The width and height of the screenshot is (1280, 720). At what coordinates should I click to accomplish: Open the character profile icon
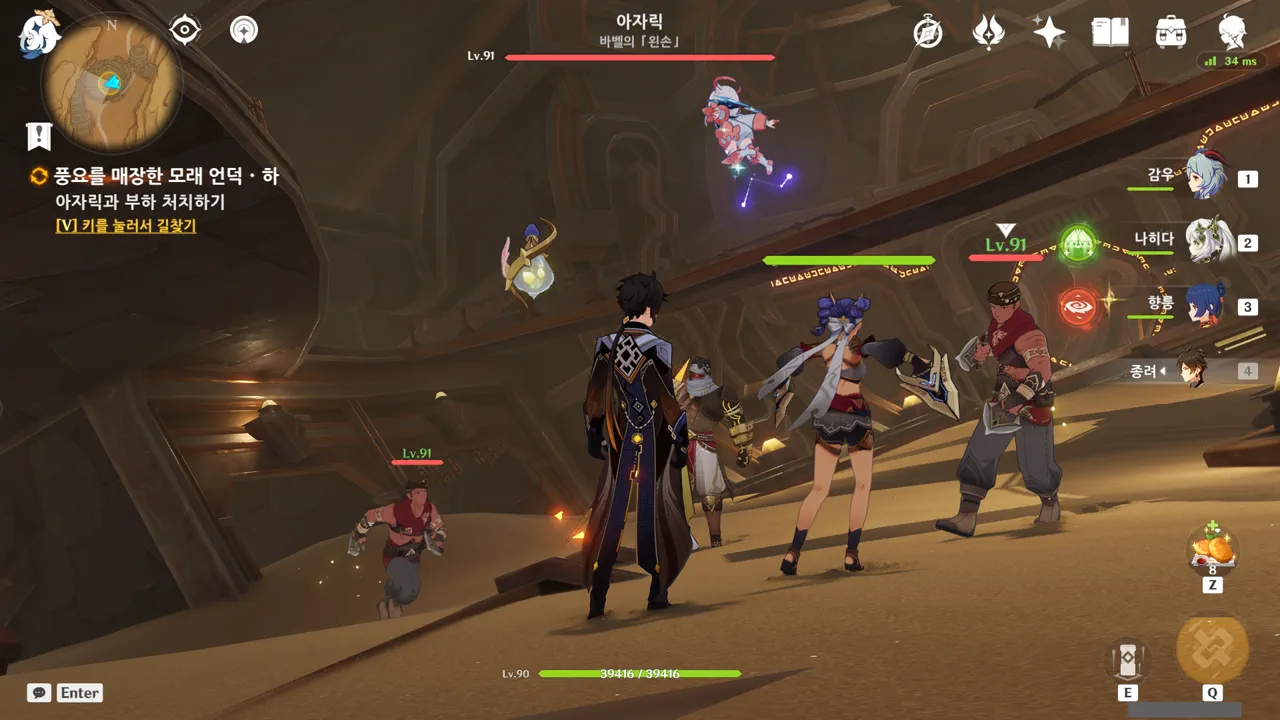point(1232,32)
